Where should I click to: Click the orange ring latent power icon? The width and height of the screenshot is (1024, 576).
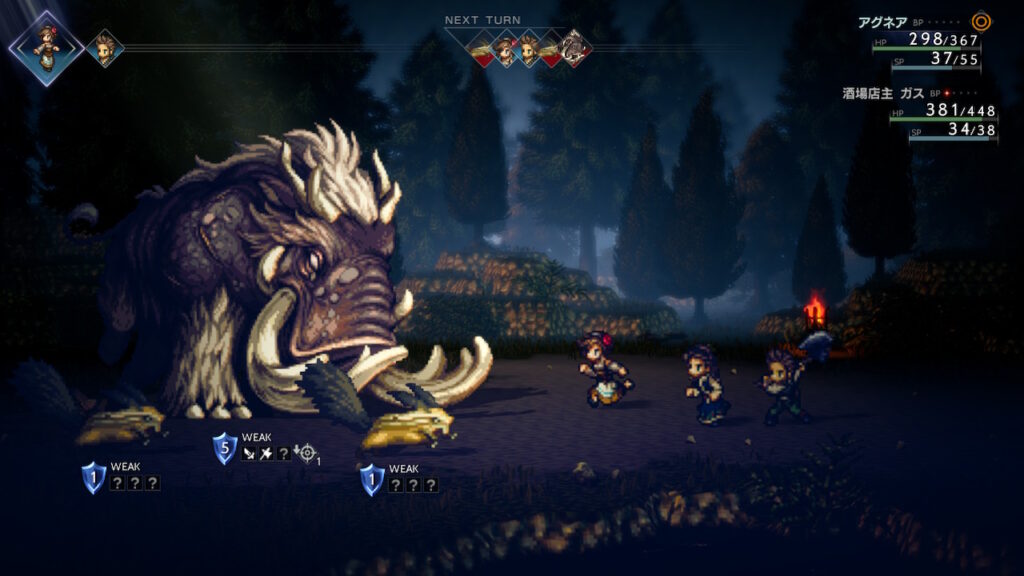coord(981,21)
